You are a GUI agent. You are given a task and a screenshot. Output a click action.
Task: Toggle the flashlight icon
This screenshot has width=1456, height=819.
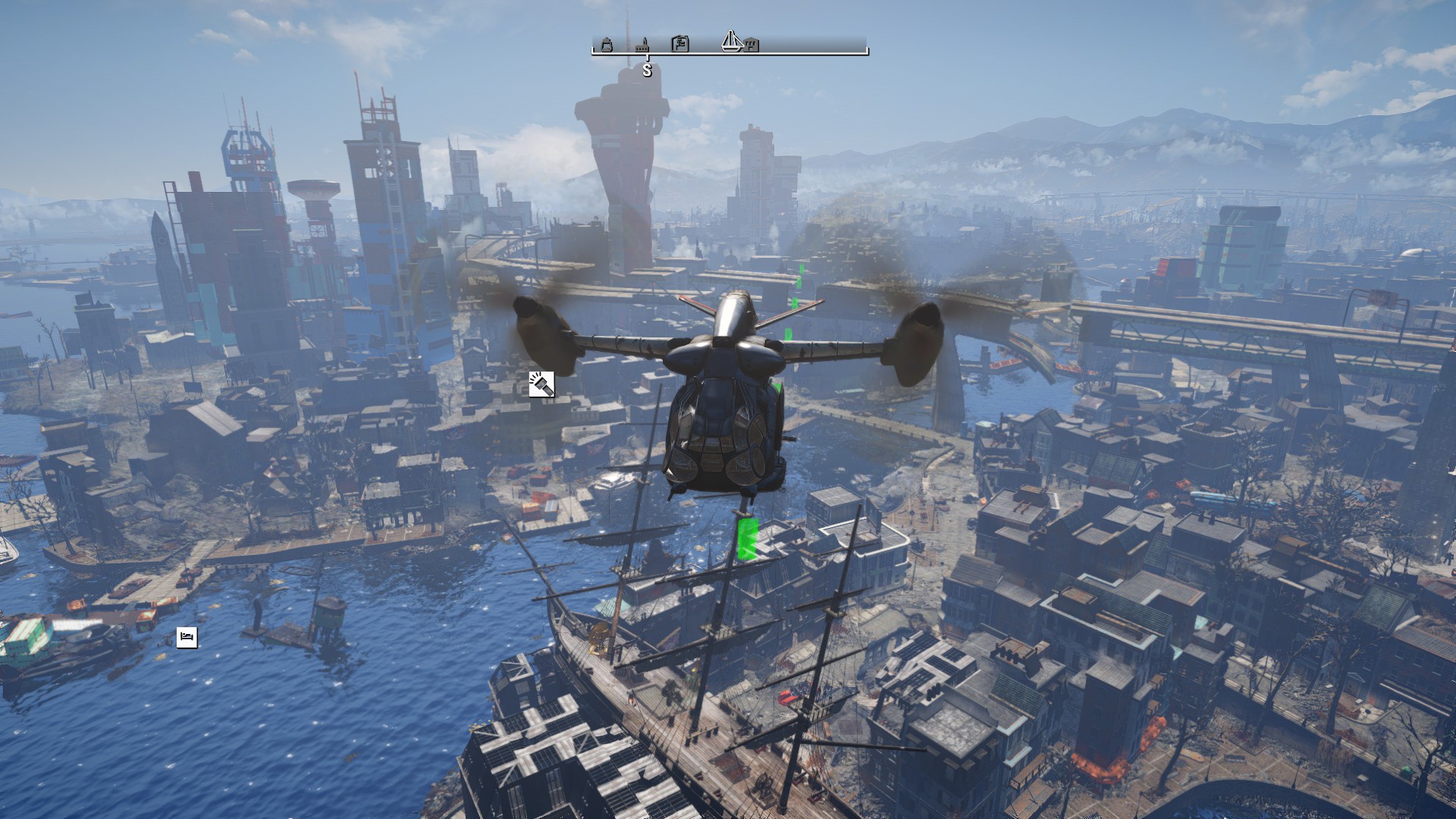click(x=541, y=384)
